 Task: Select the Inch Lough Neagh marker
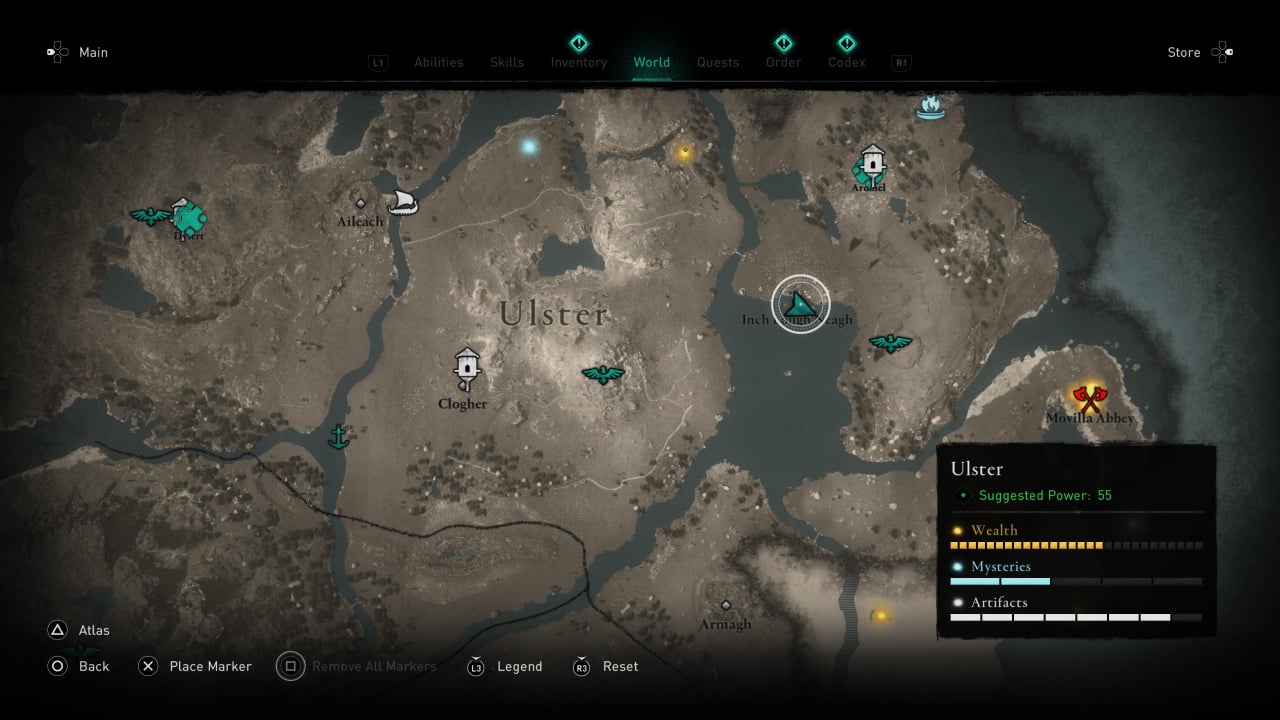pos(800,304)
